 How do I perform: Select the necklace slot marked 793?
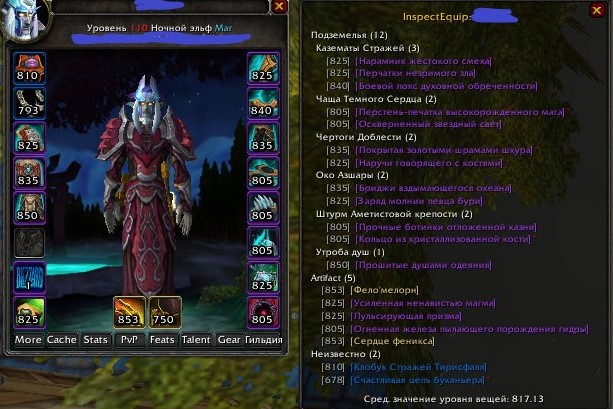(x=28, y=103)
